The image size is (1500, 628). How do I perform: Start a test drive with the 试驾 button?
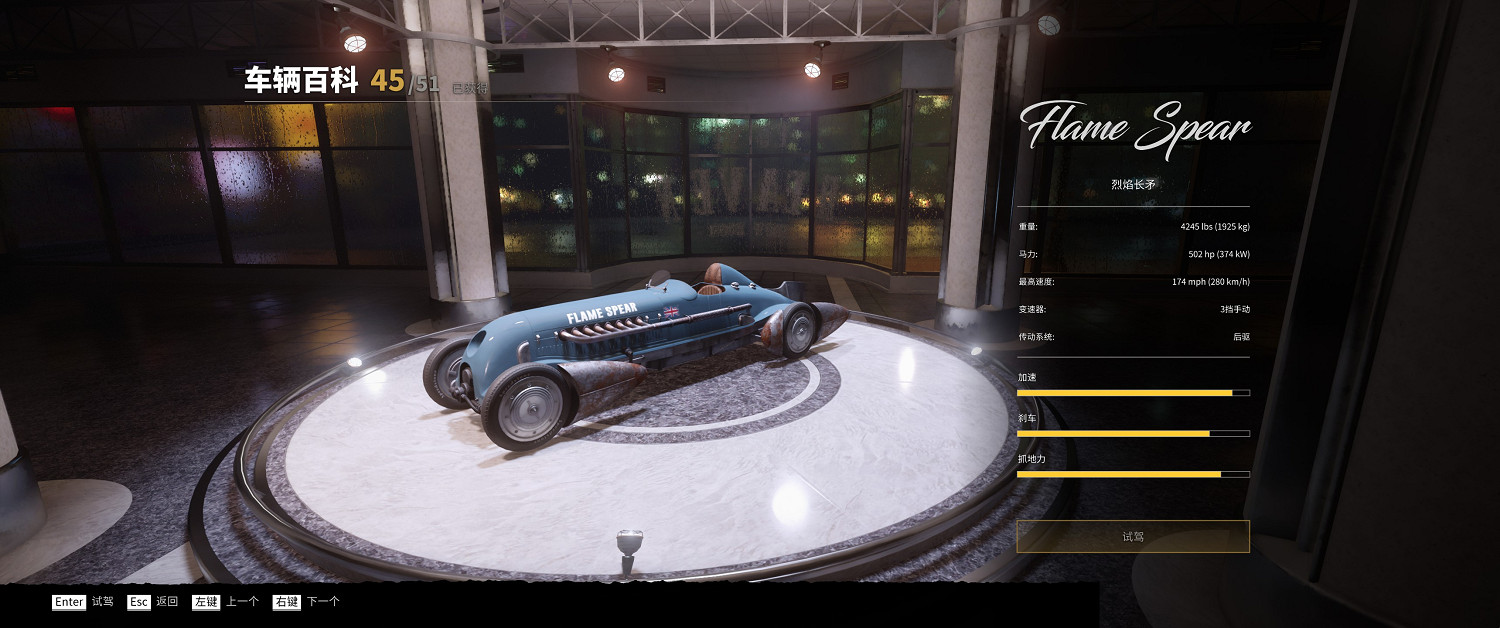click(x=1132, y=537)
